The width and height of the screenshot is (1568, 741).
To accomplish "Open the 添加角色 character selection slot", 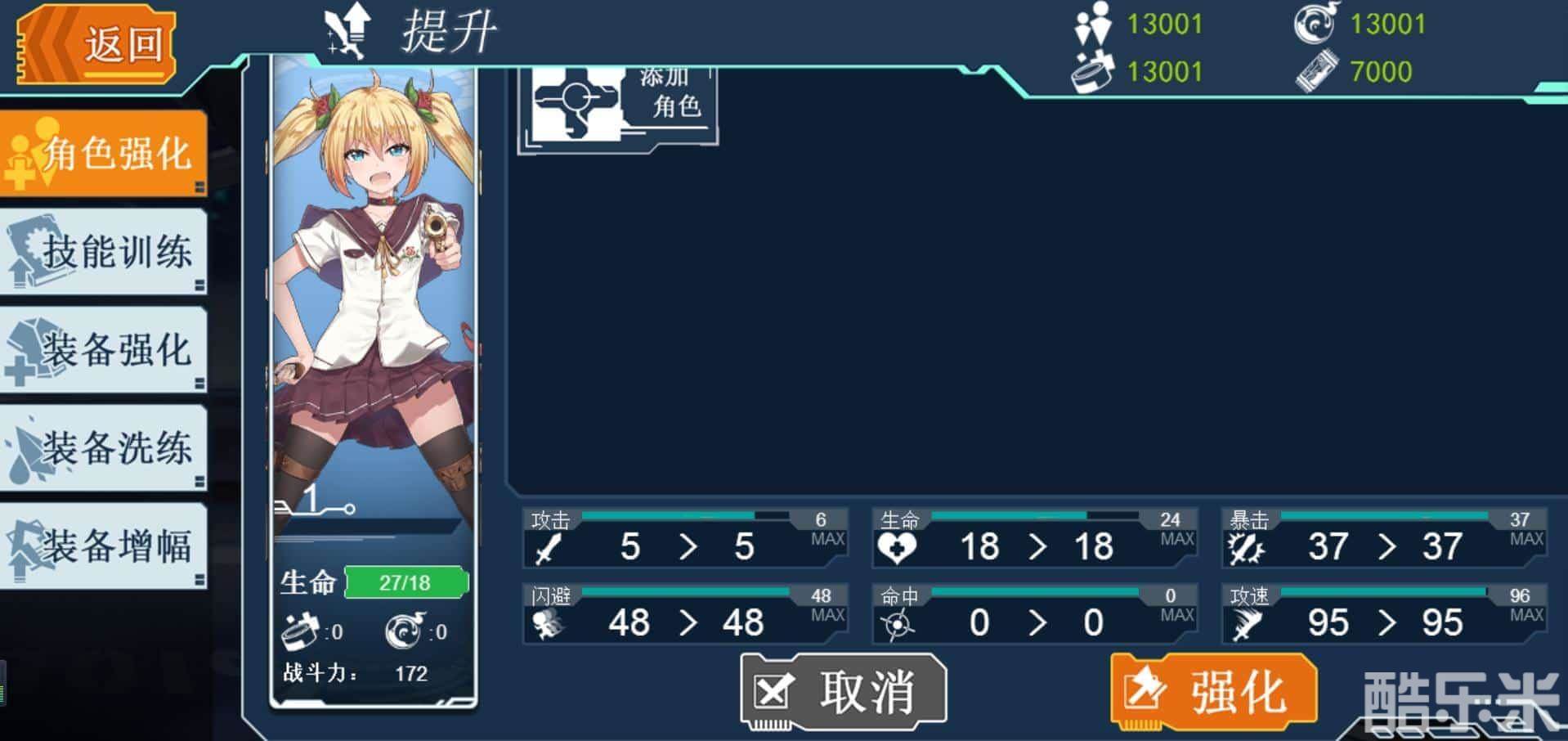I will (x=617, y=106).
